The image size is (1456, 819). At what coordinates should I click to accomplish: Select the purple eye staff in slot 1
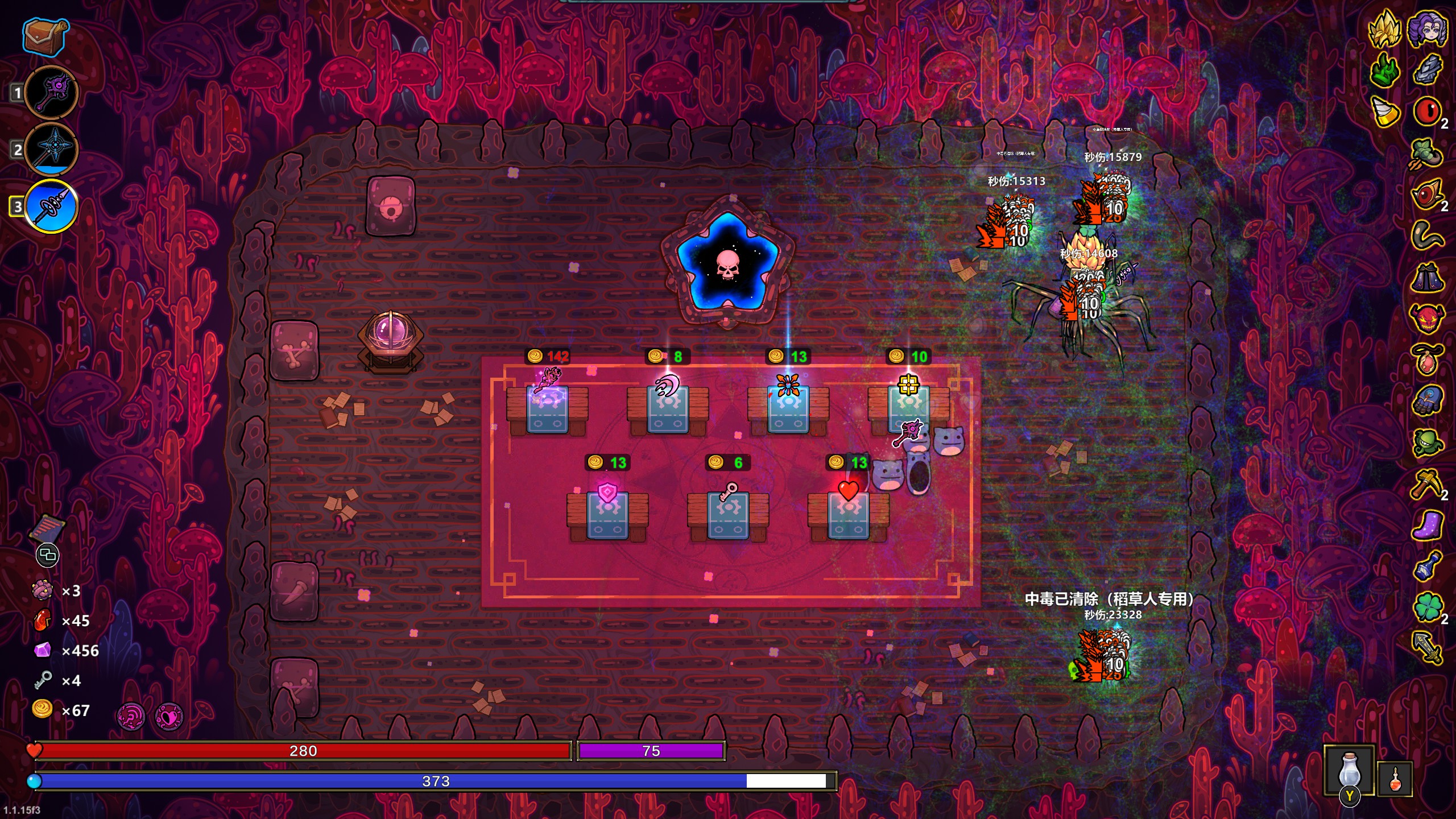tap(52, 93)
